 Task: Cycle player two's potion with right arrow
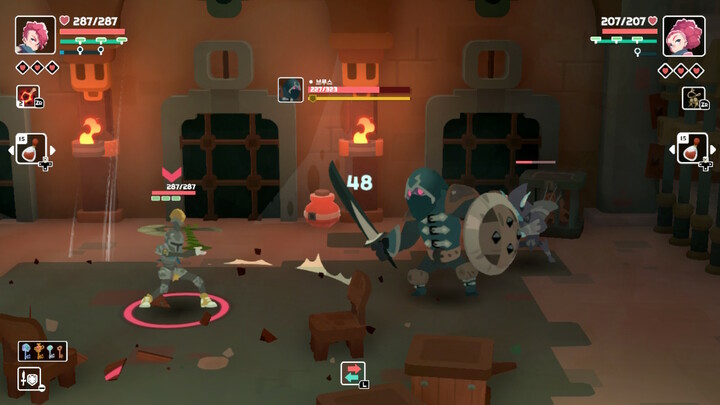(714, 150)
